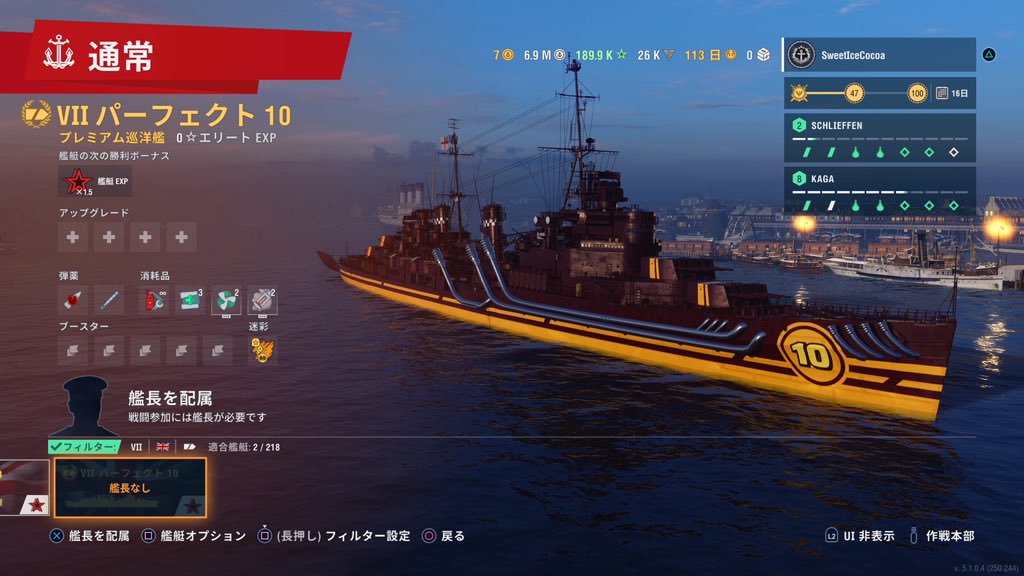The width and height of the screenshot is (1024, 576).
Task: Choose the fire extinguisher damage control consumable
Action: [155, 299]
